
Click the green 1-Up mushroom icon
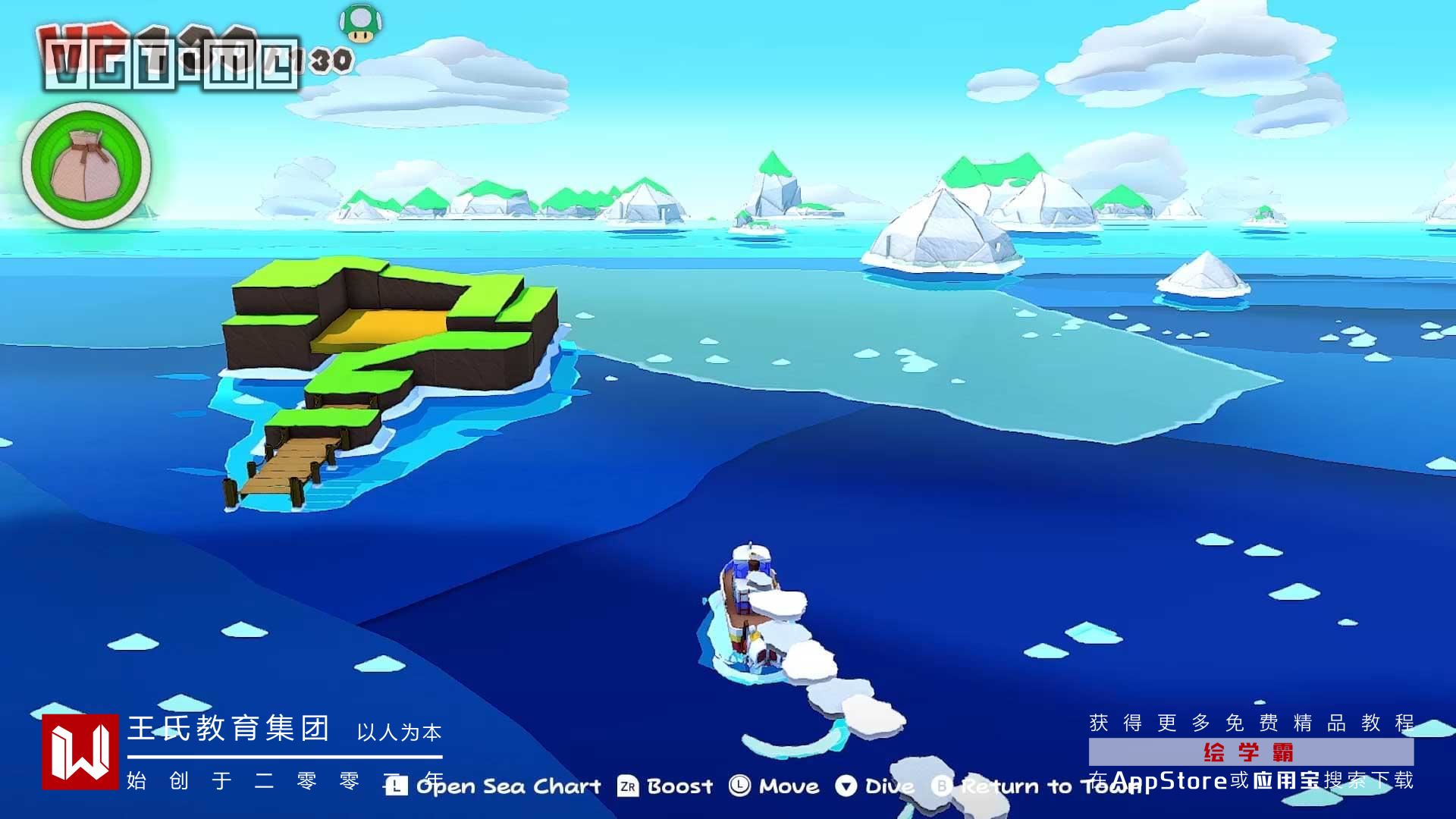click(360, 24)
